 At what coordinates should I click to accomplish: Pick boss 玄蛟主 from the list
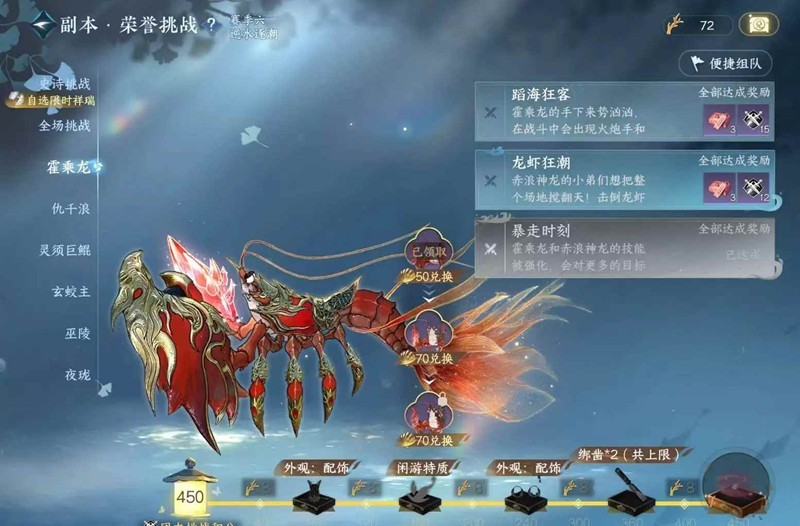point(71,292)
